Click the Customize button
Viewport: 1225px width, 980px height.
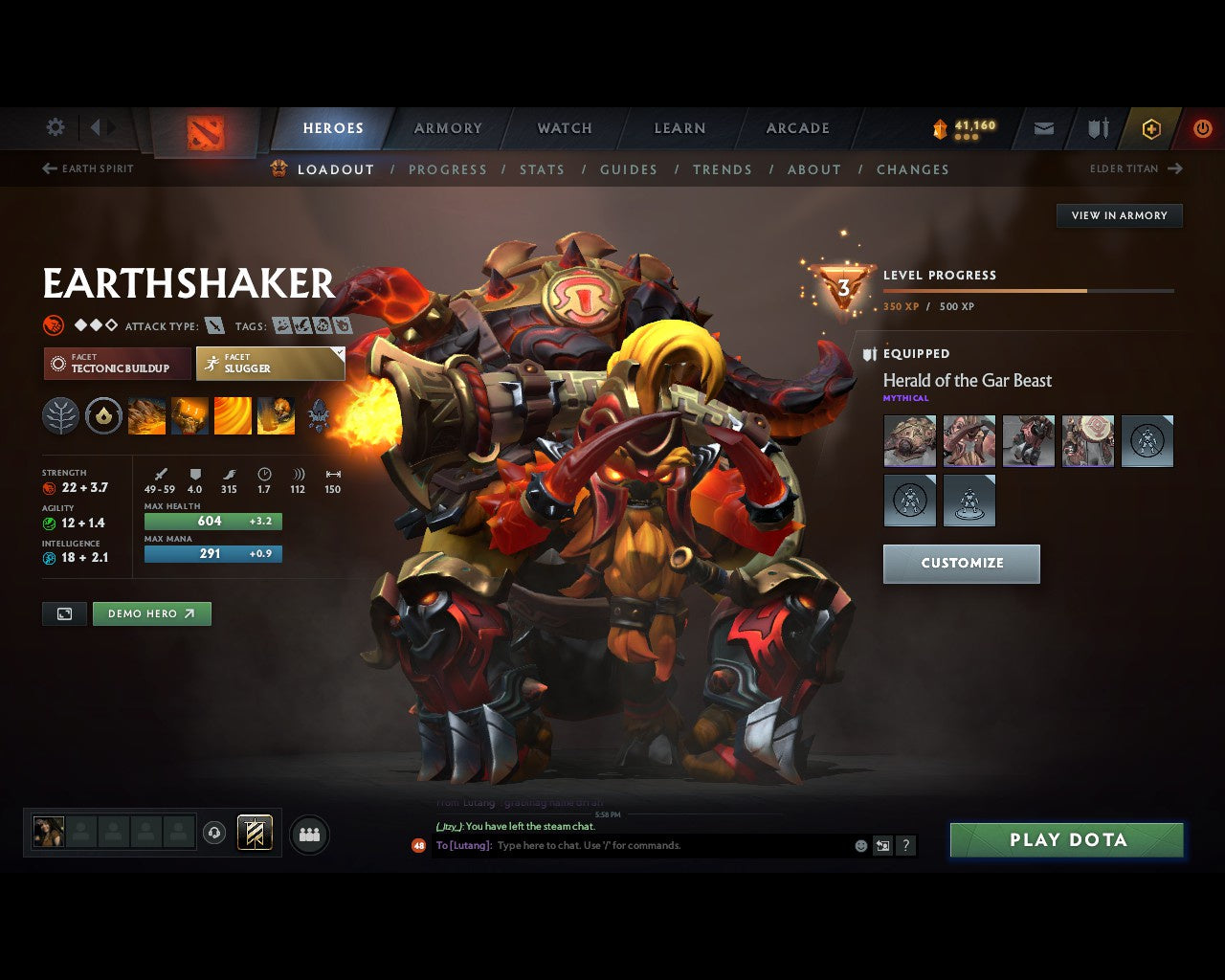[x=961, y=564]
